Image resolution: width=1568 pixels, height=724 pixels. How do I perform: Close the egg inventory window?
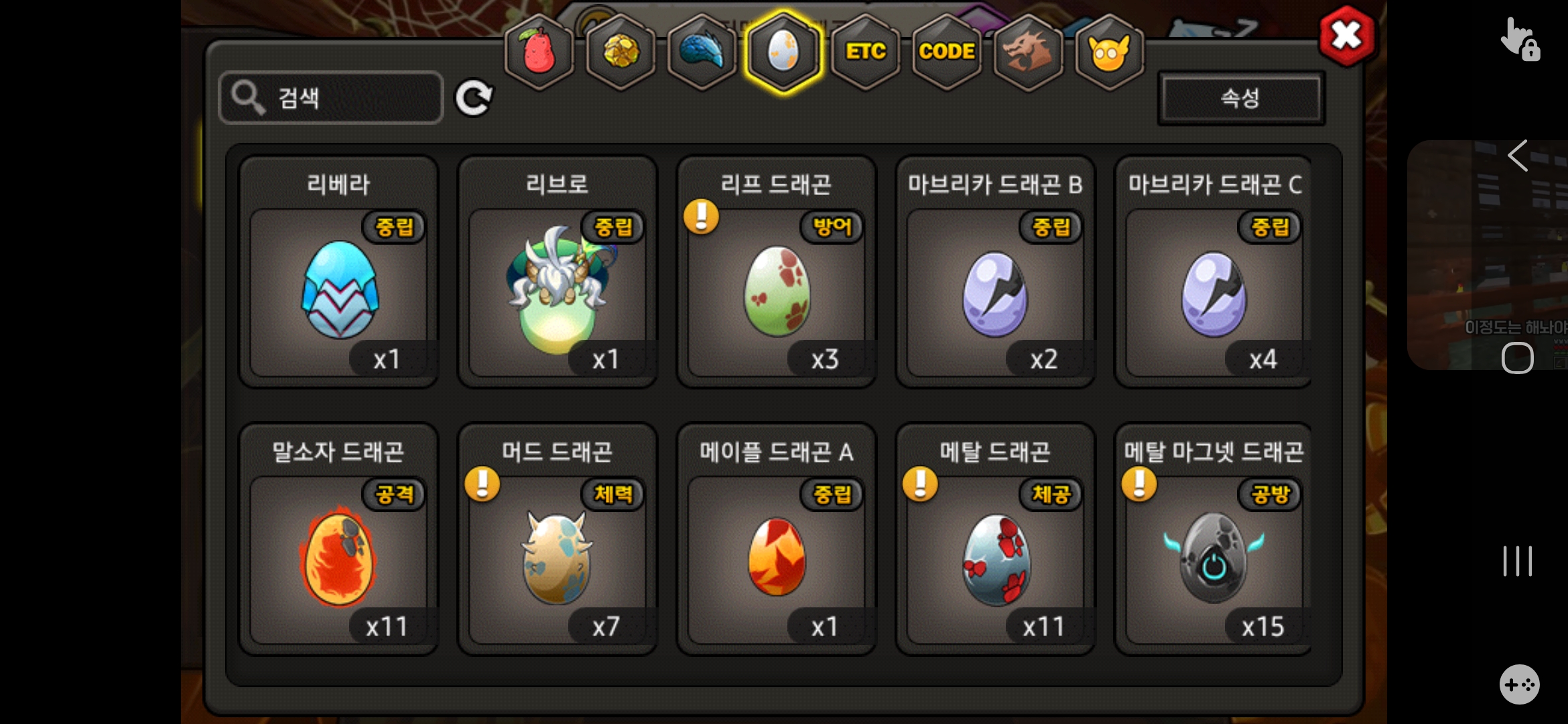click(1346, 36)
